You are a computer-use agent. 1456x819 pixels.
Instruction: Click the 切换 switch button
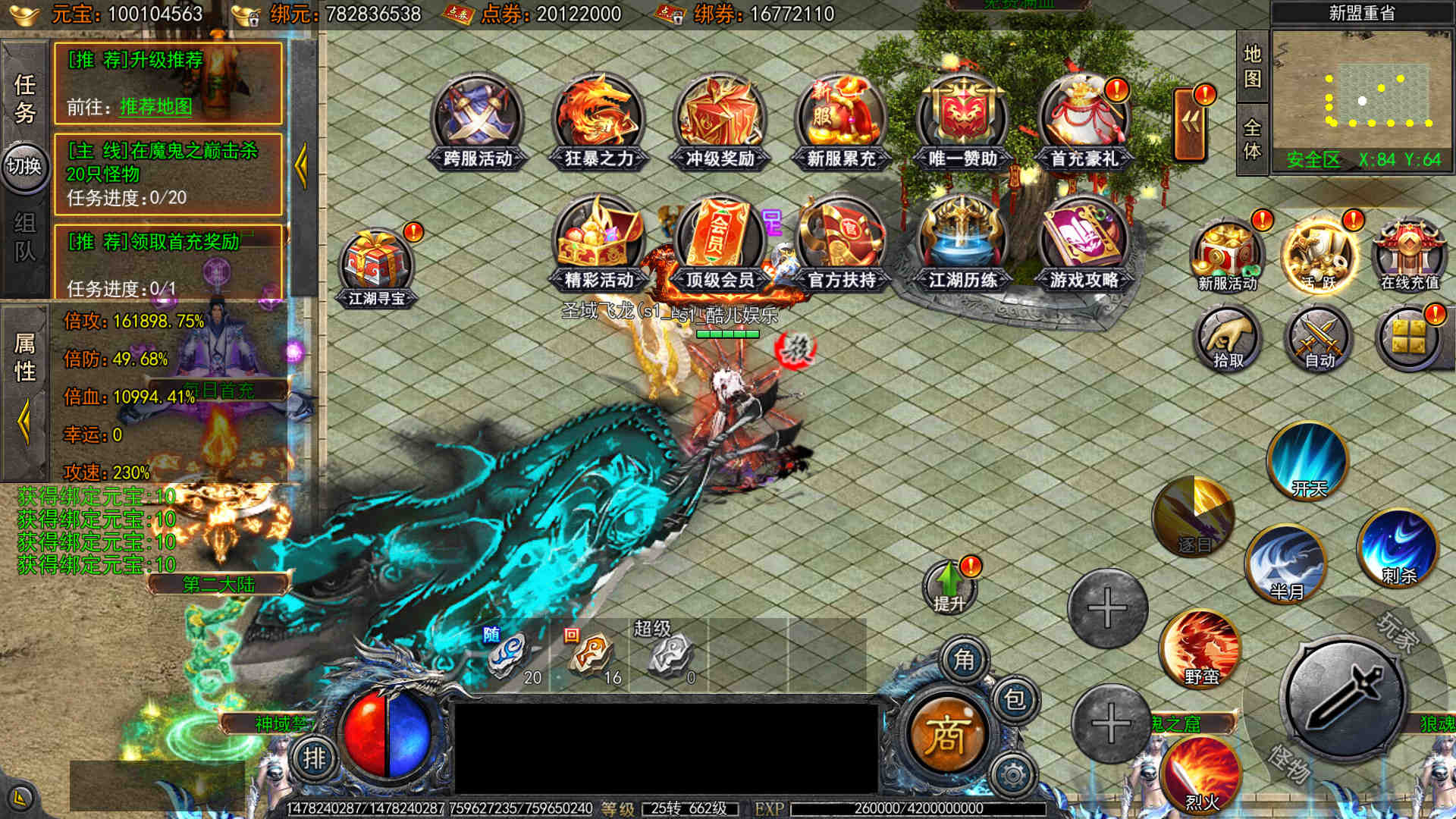24,165
